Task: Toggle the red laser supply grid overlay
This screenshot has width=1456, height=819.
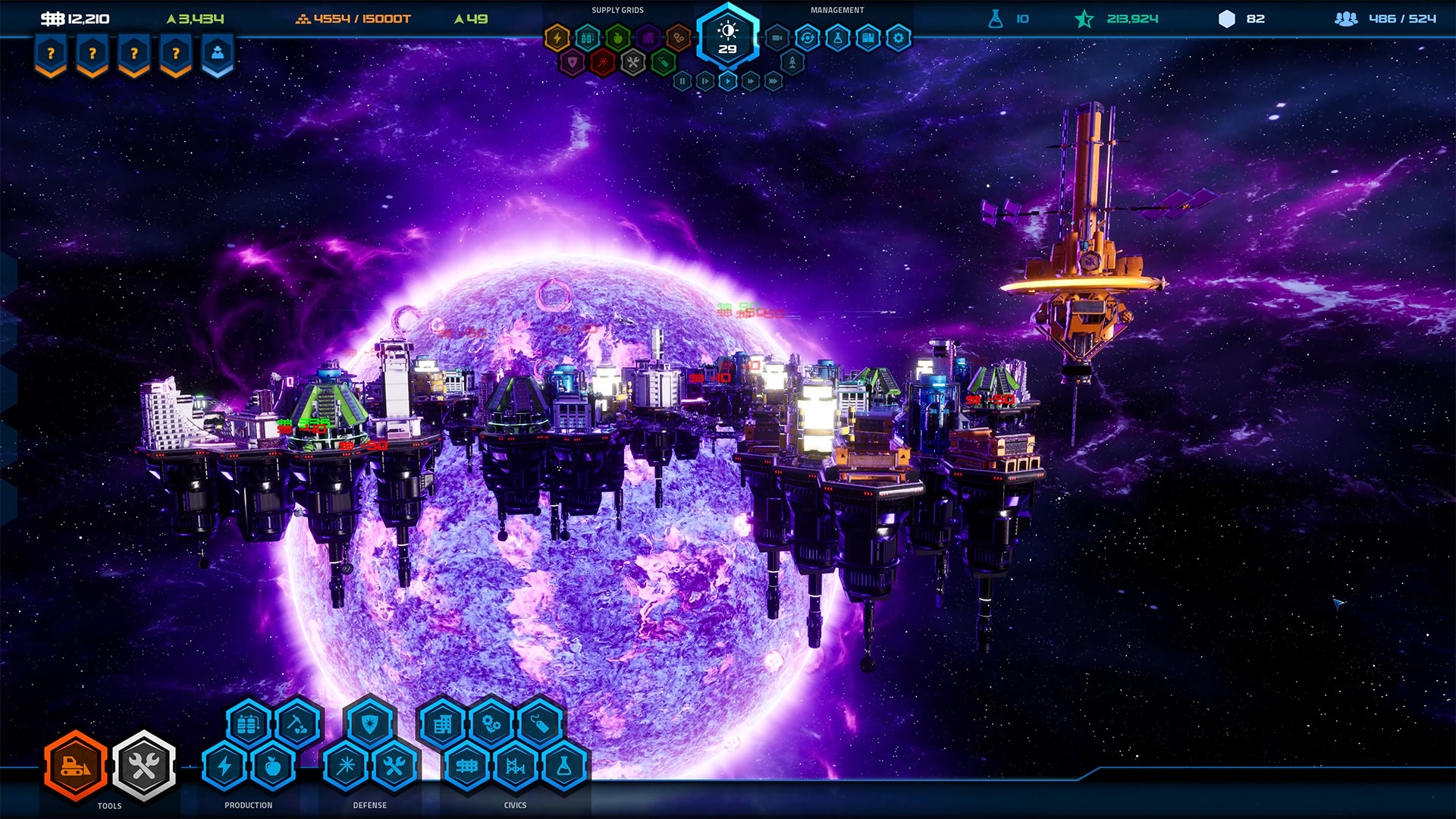Action: pos(601,62)
